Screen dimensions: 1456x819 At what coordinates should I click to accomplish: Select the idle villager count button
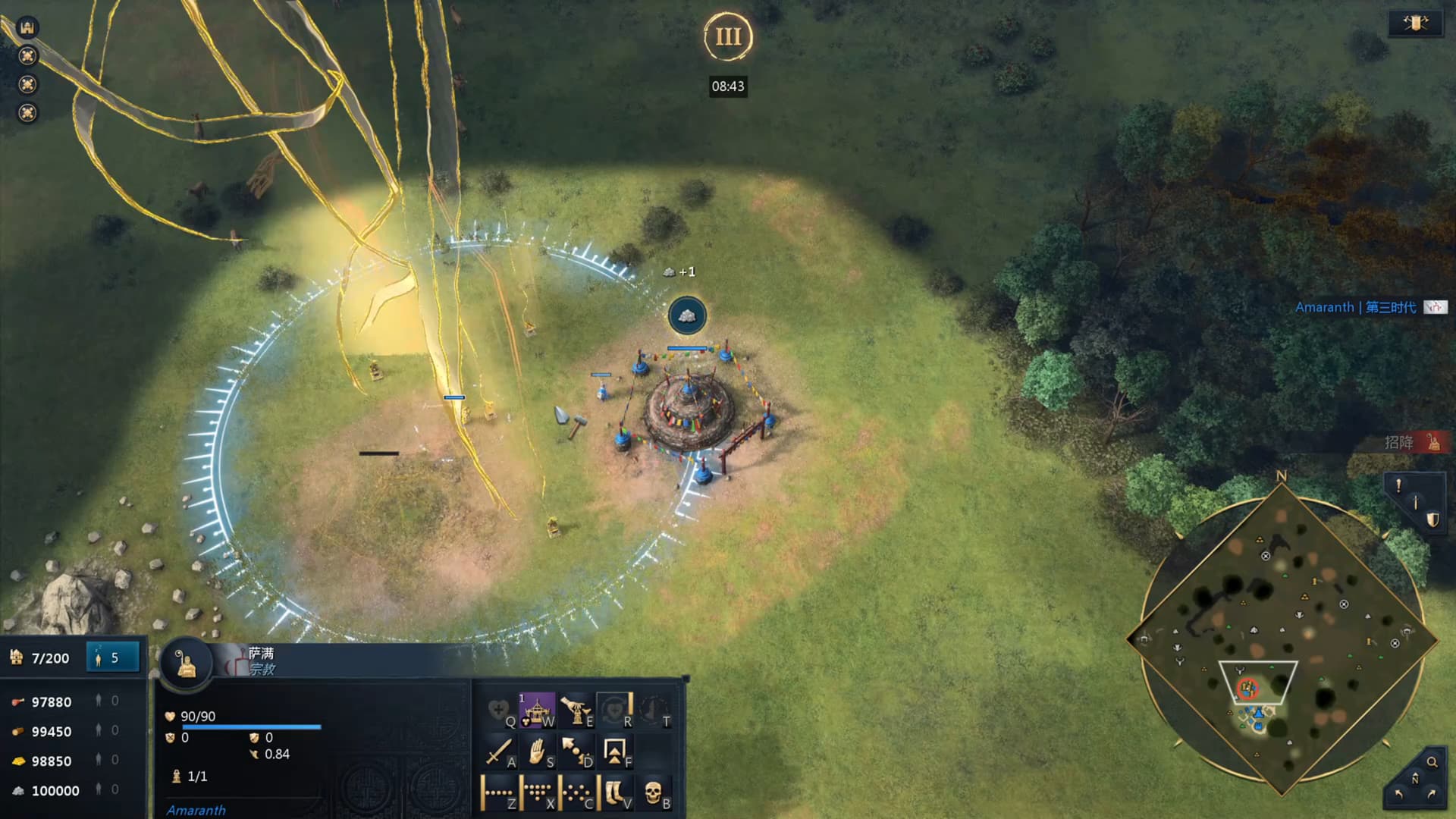(113, 657)
